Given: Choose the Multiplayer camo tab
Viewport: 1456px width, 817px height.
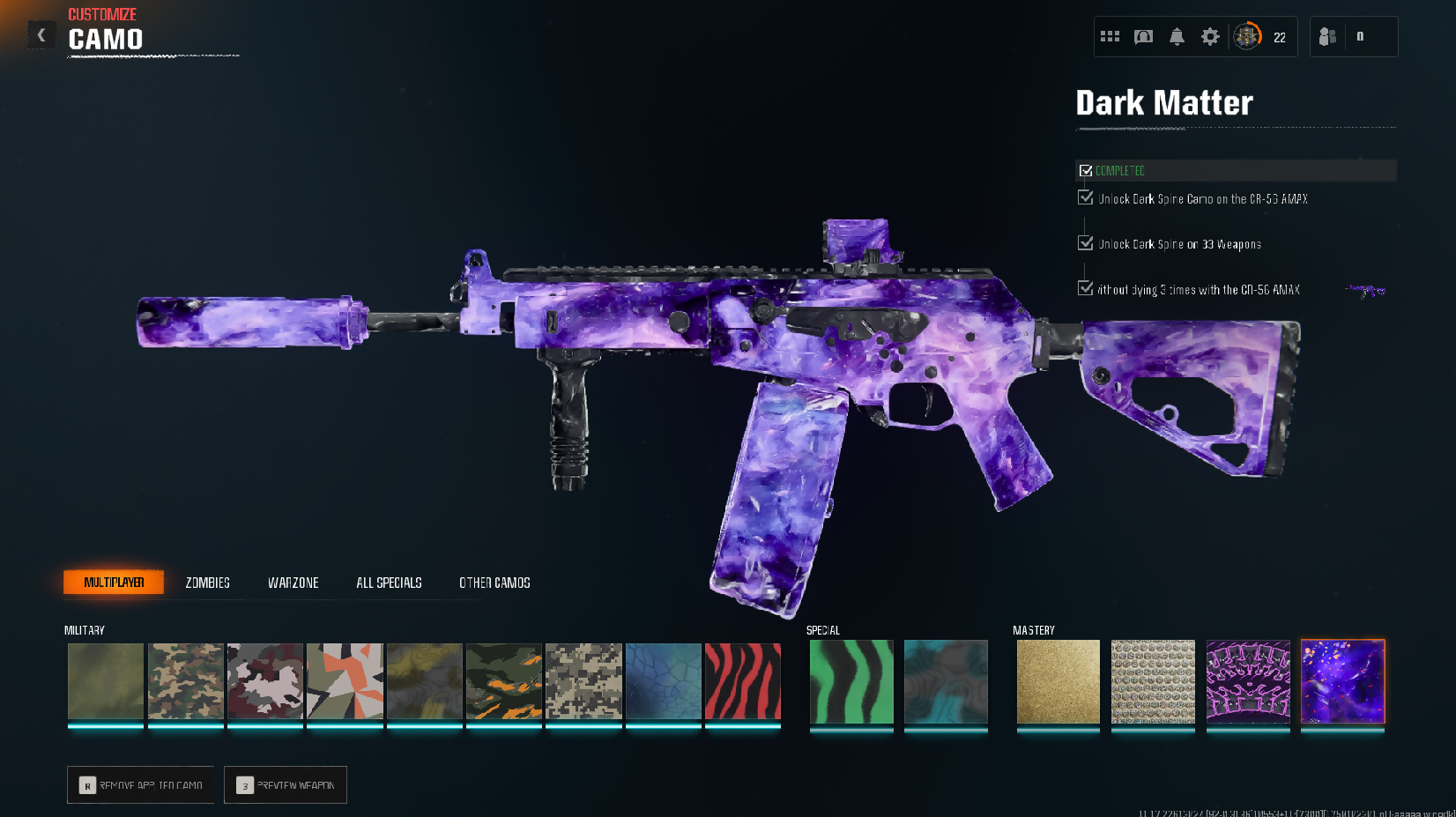Looking at the screenshot, I should [114, 583].
